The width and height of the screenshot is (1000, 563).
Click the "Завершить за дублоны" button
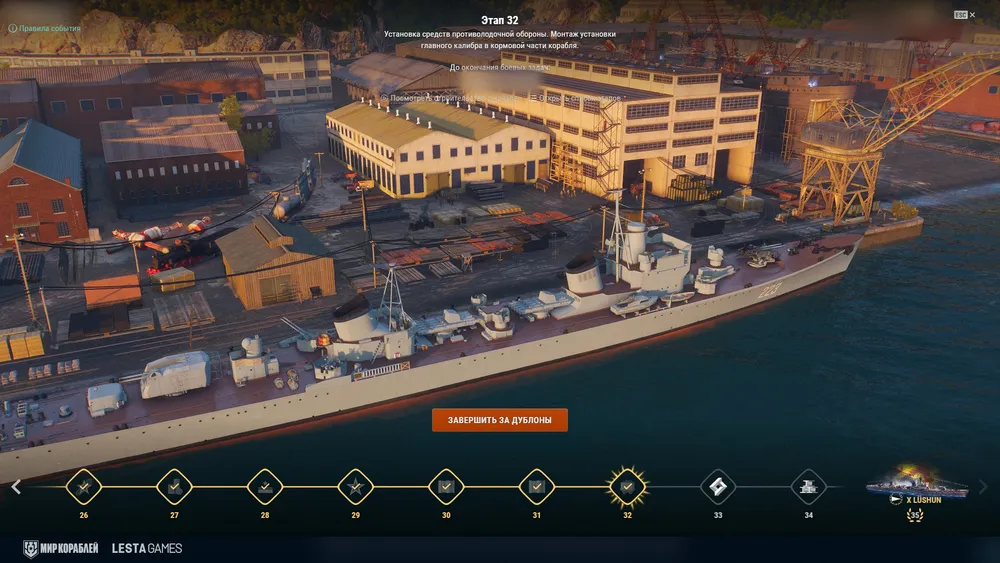pos(499,420)
